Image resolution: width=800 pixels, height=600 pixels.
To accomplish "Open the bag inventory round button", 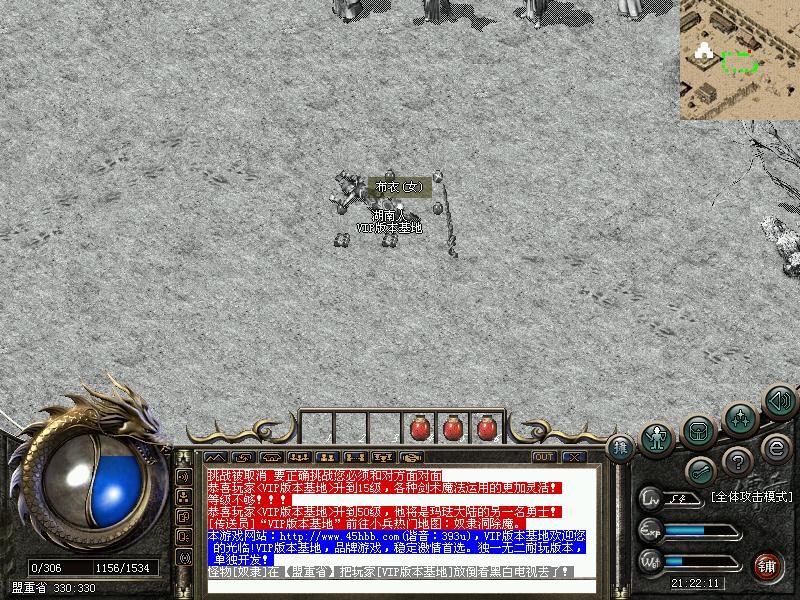I will tap(698, 431).
